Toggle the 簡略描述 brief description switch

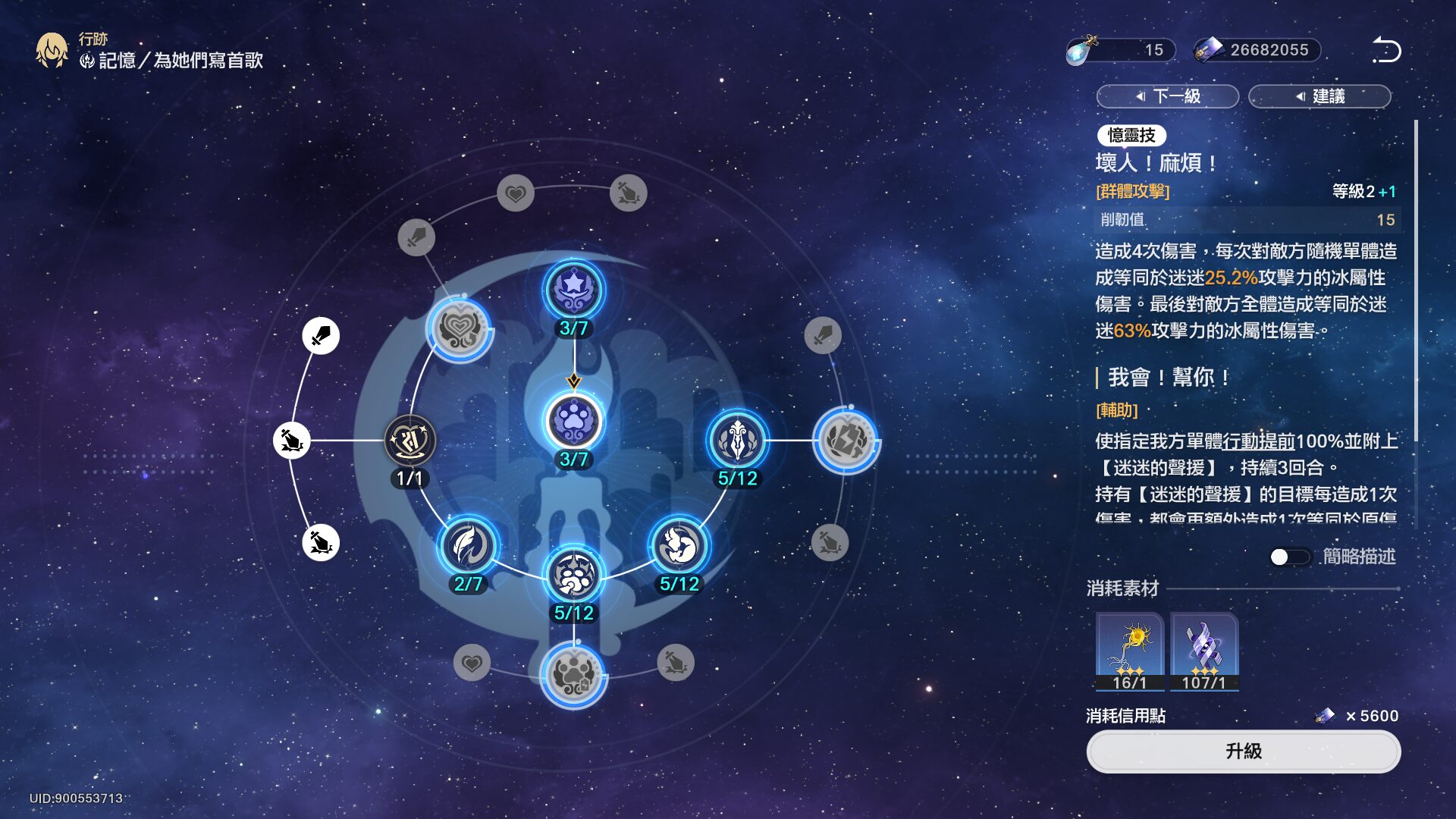pyautogui.click(x=1289, y=557)
